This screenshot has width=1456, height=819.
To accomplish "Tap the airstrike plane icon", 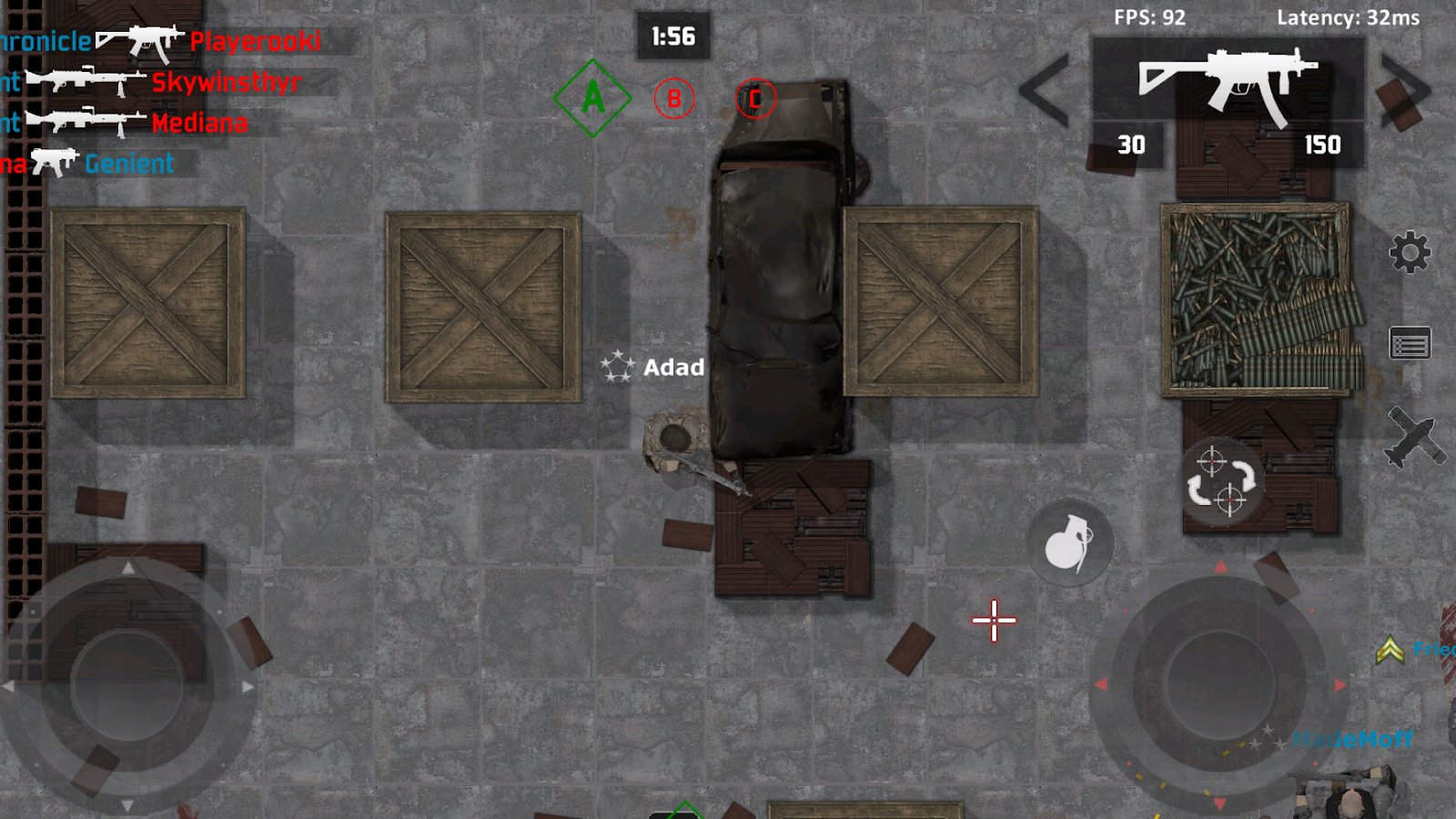I will tap(1411, 438).
